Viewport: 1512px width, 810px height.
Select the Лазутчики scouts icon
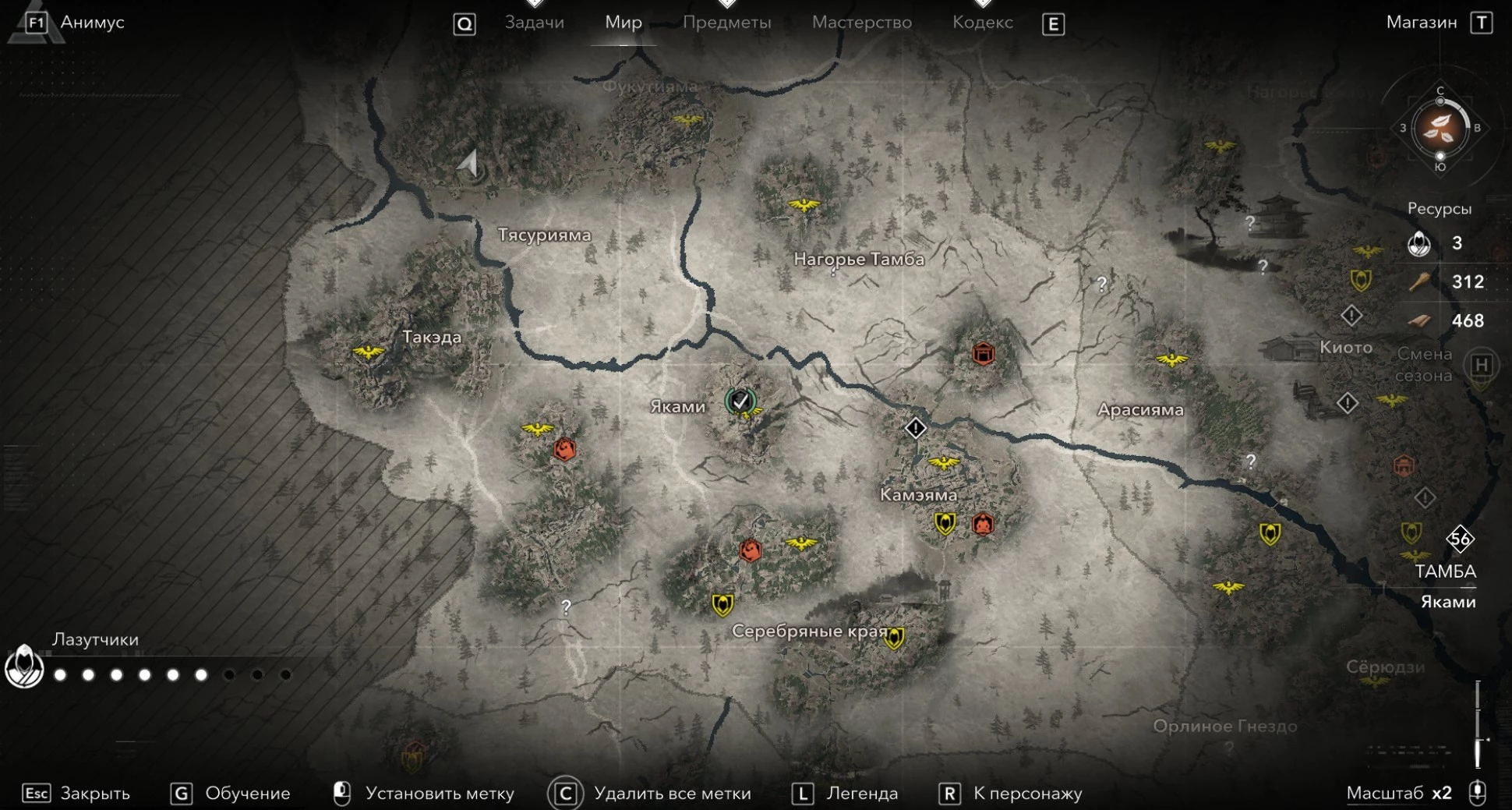tap(24, 667)
